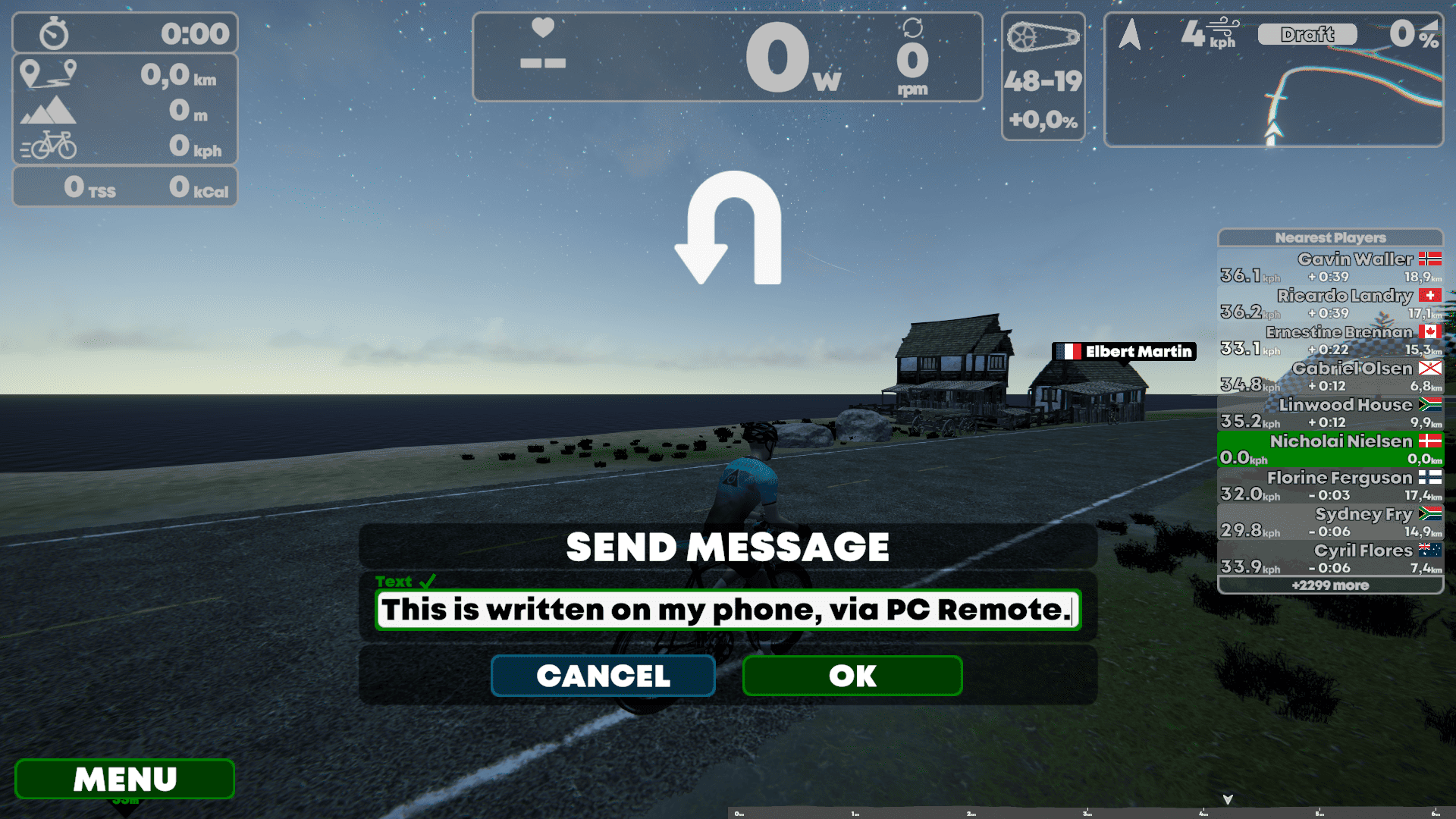Toggle the Draft indicator

pyautogui.click(x=1307, y=33)
